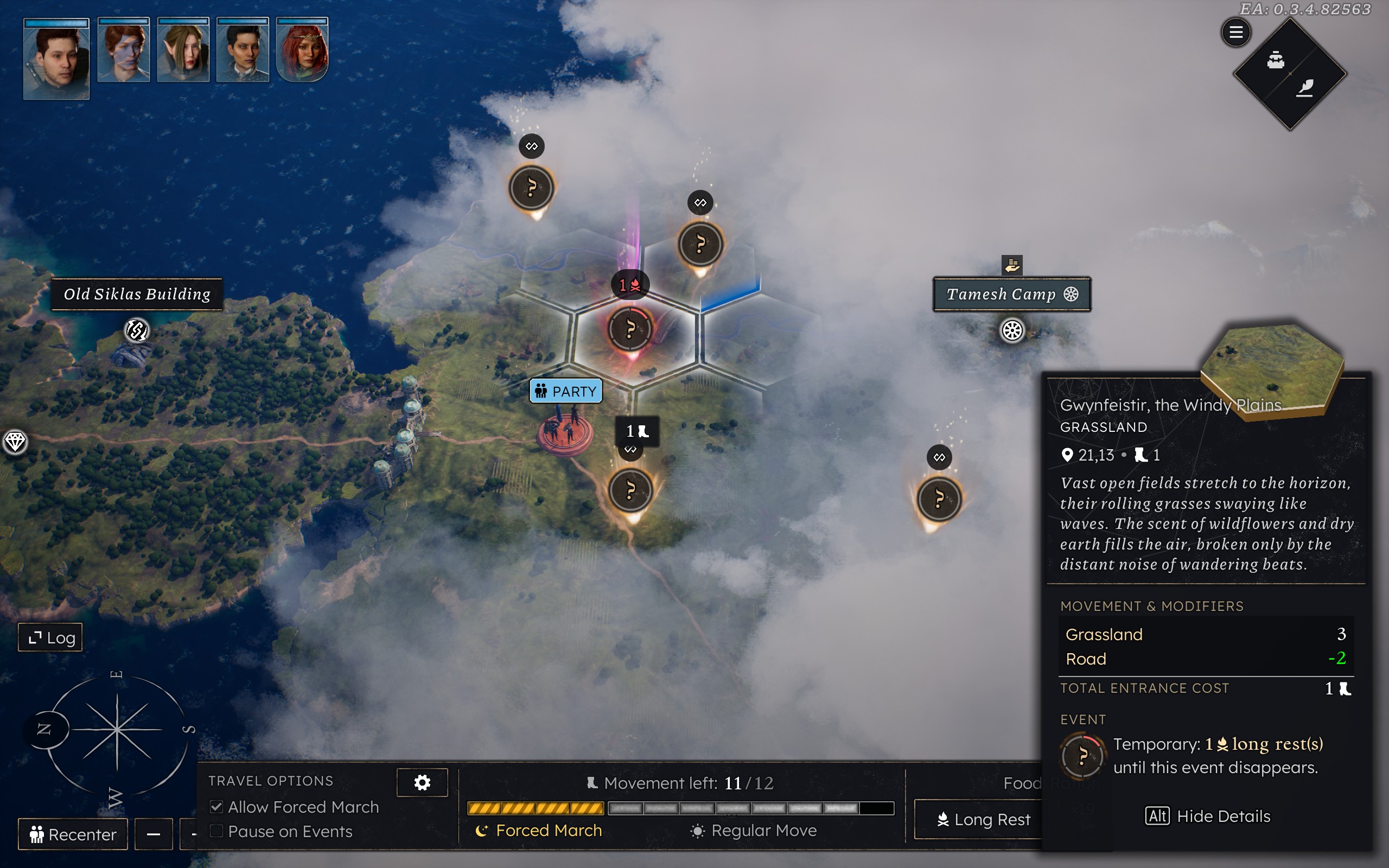Select the unknown question-mark hex southeast of Tamesh Camp
The height and width of the screenshot is (868, 1389).
pyautogui.click(x=939, y=499)
